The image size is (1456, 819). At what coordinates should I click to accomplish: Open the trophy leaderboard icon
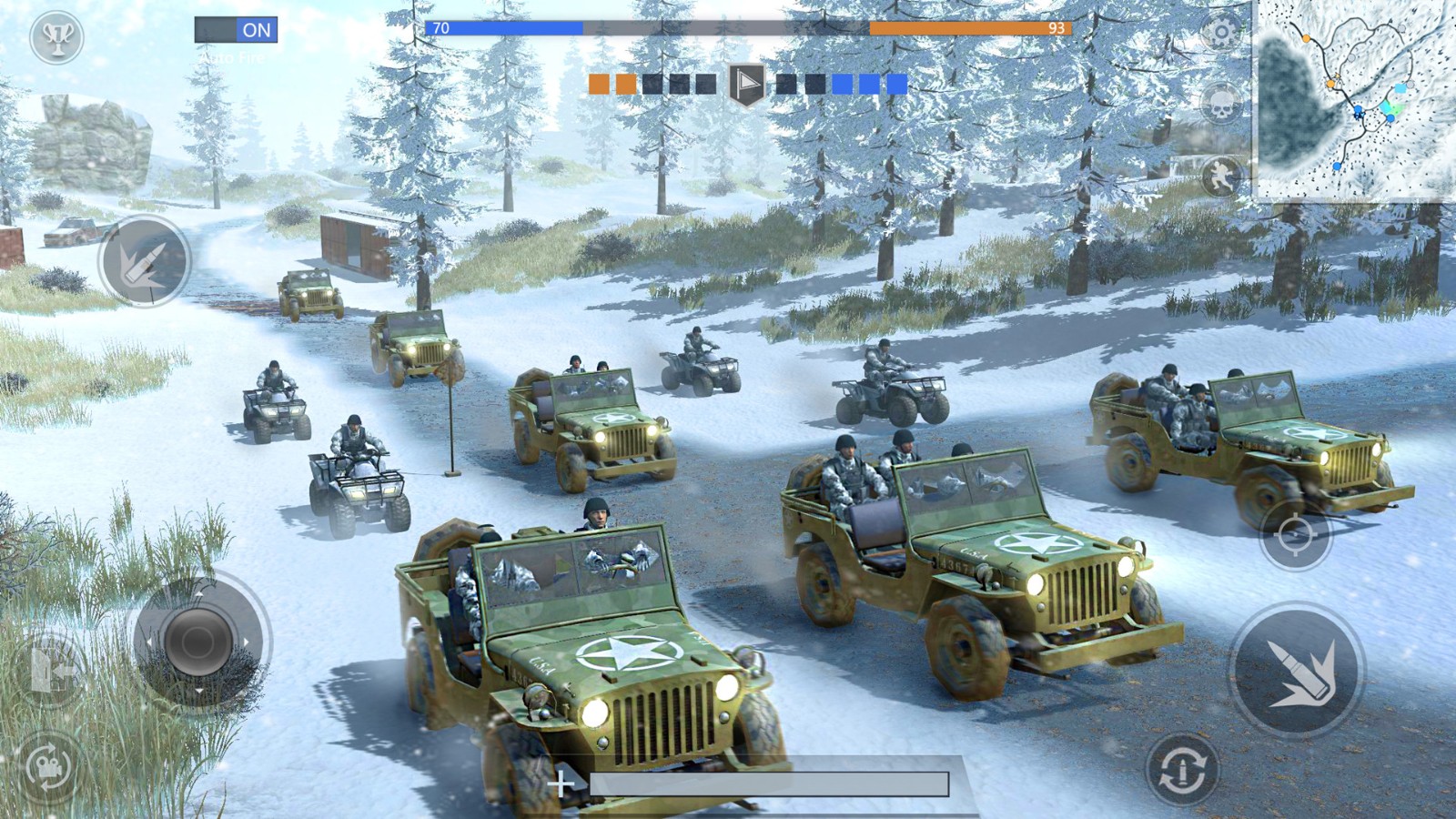pyautogui.click(x=56, y=37)
